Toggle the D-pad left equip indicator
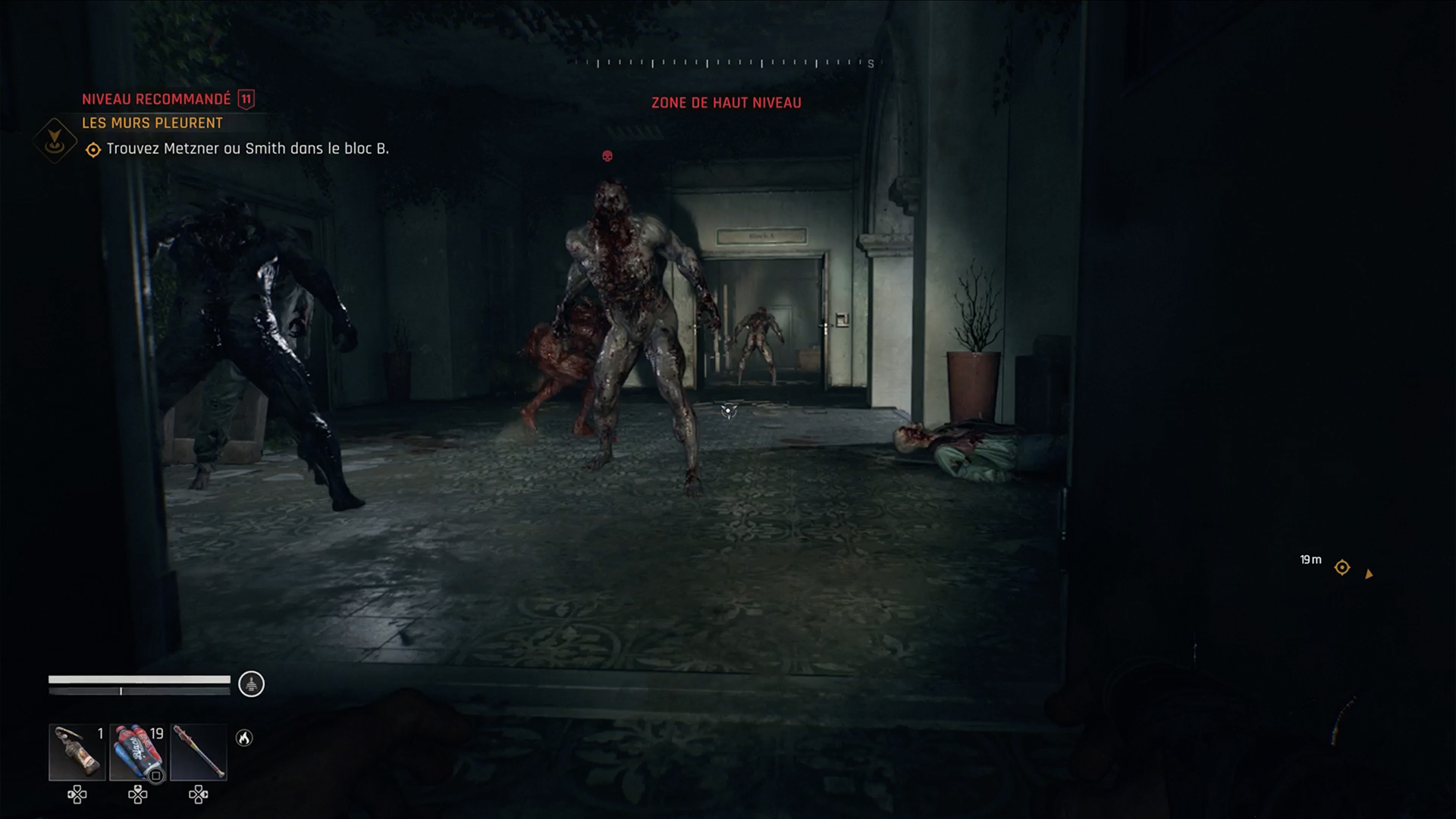This screenshot has width=1456, height=819. (x=75, y=795)
